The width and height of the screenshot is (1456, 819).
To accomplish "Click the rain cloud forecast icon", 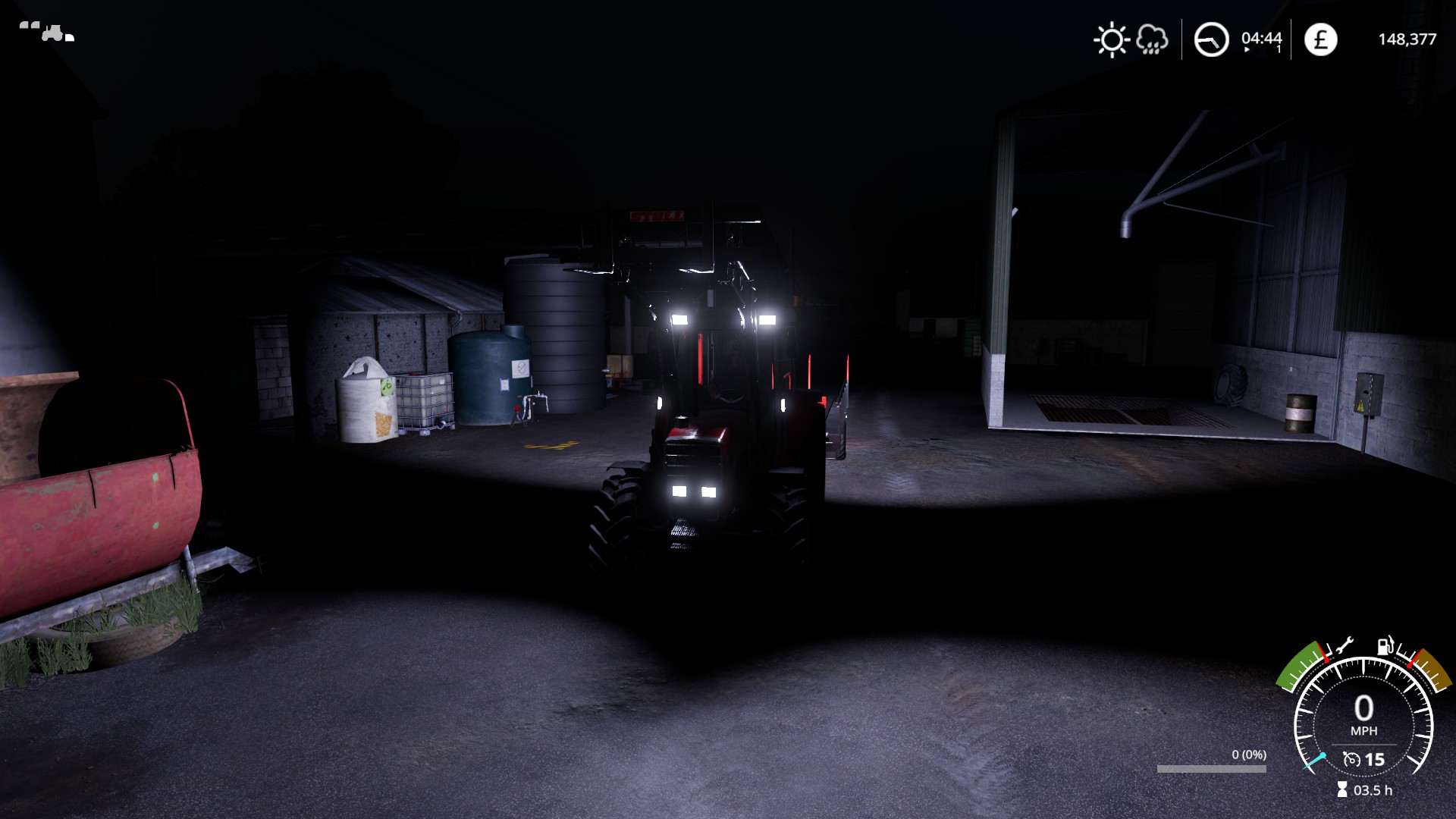I will click(x=1152, y=39).
